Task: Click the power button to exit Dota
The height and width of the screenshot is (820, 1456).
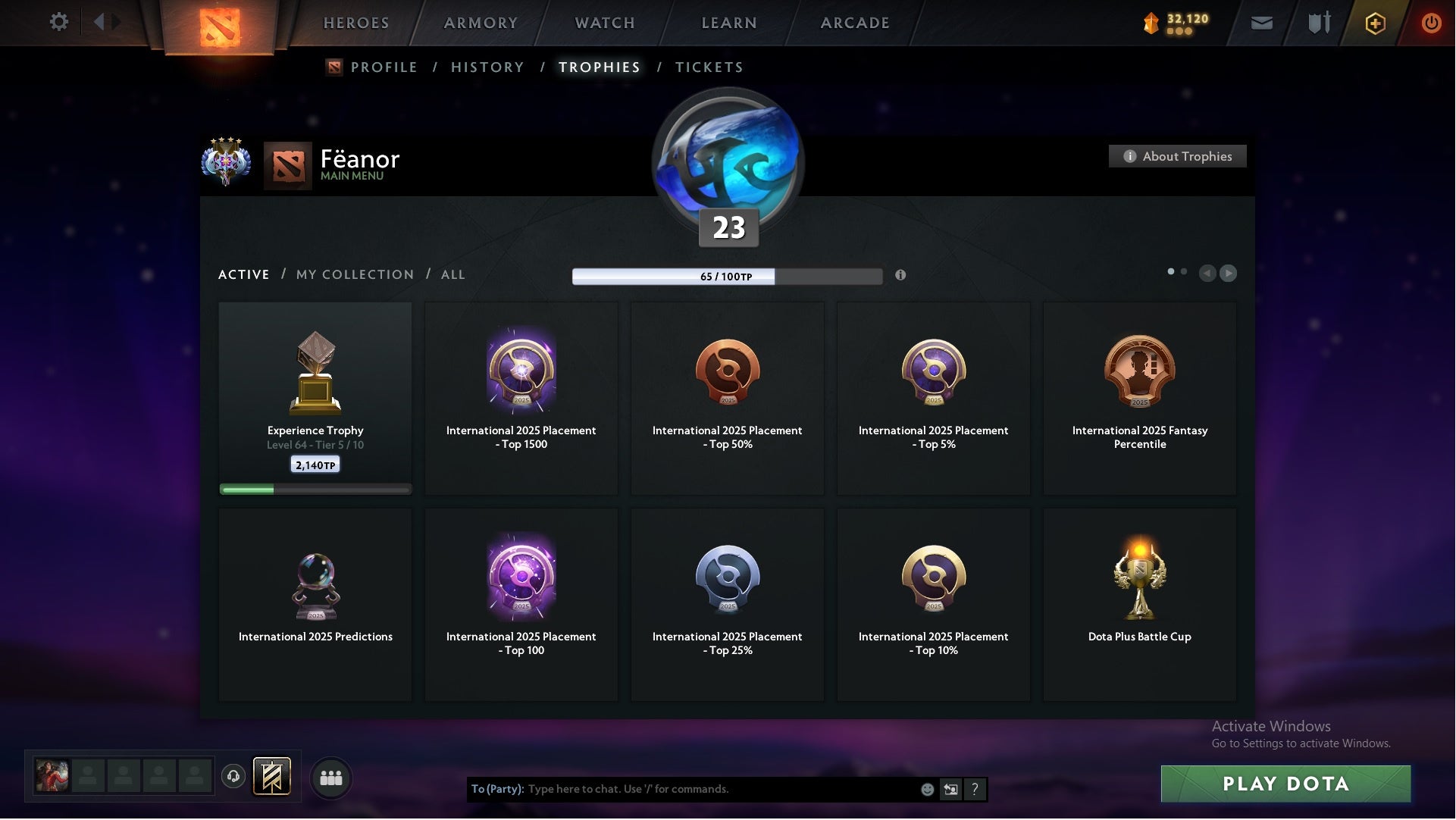Action: tap(1432, 23)
